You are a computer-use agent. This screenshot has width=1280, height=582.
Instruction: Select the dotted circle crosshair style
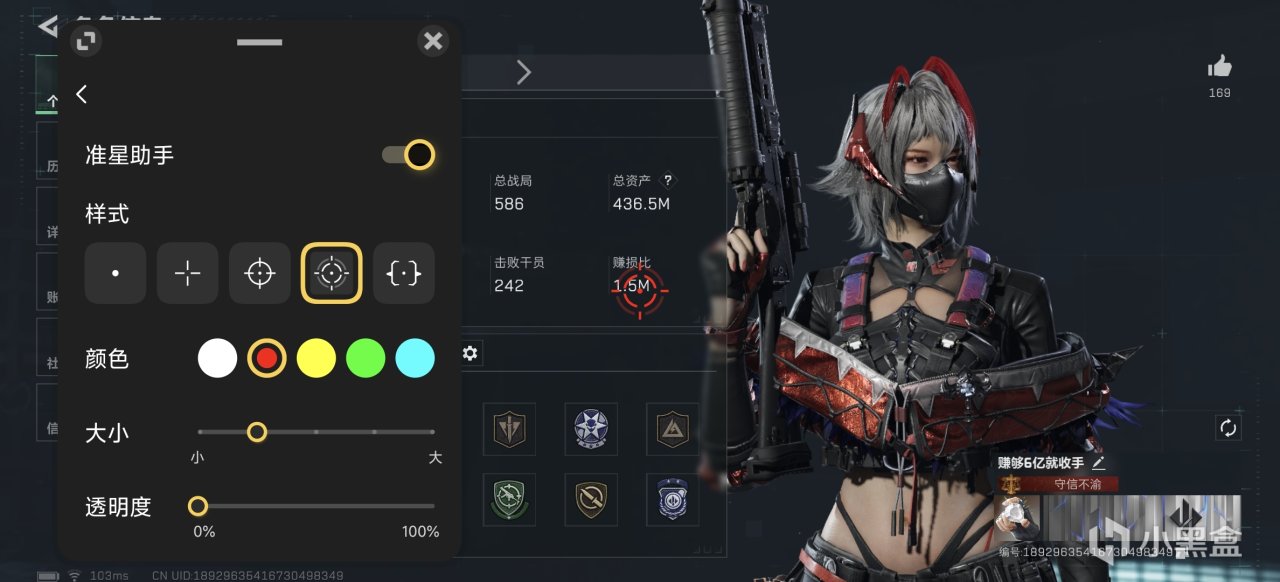click(x=332, y=273)
